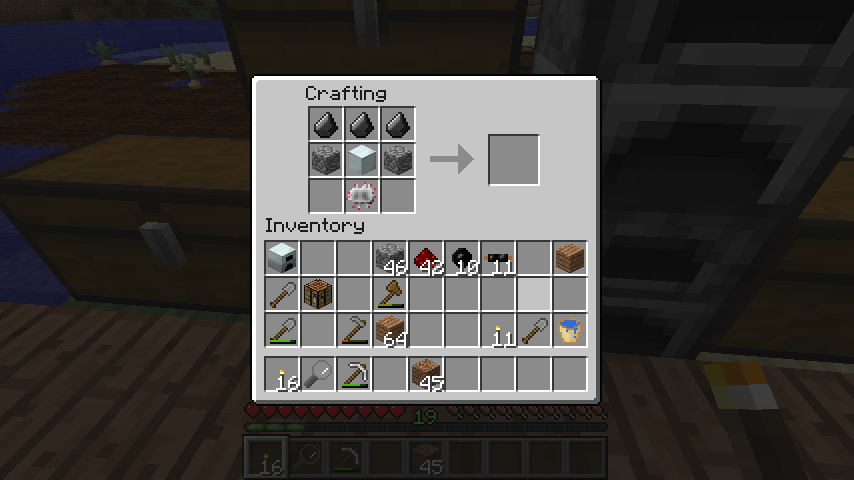Select the pickaxe in the hotbar row
Image resolution: width=854 pixels, height=480 pixels.
[x=354, y=374]
